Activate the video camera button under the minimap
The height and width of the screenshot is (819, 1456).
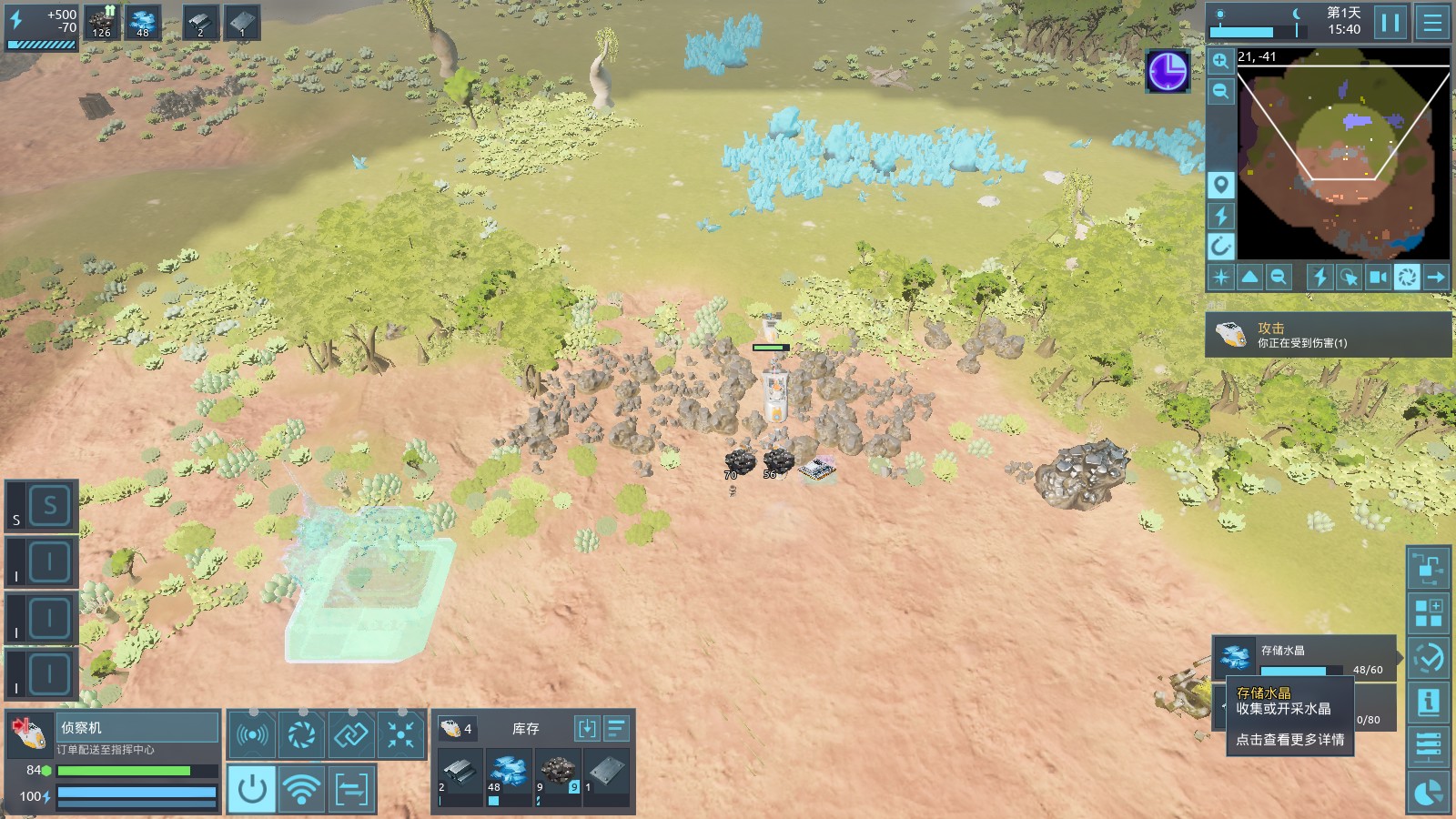(1378, 277)
